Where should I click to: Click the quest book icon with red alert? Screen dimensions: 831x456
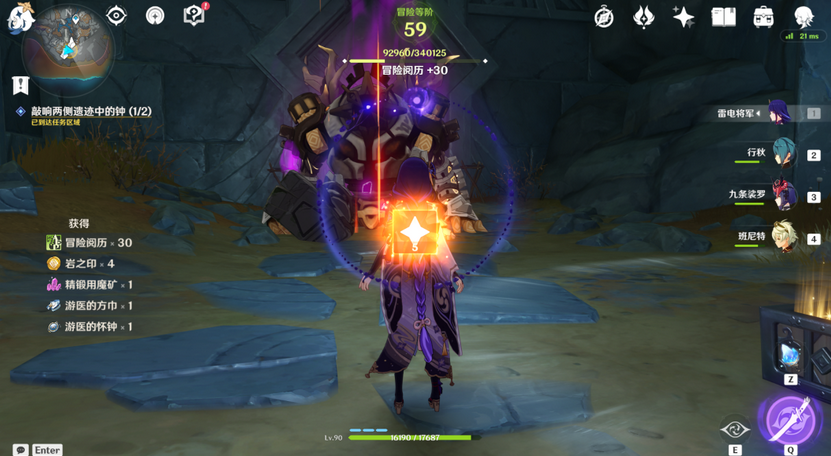click(x=195, y=15)
